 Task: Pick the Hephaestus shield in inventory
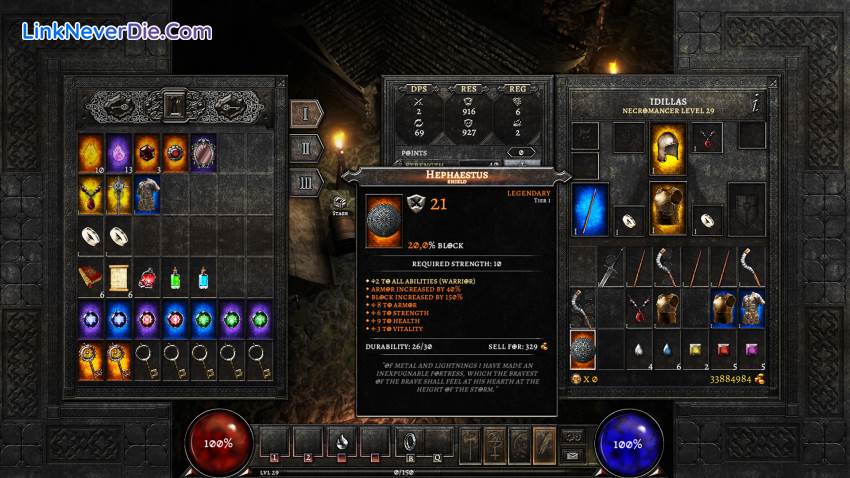(x=582, y=349)
